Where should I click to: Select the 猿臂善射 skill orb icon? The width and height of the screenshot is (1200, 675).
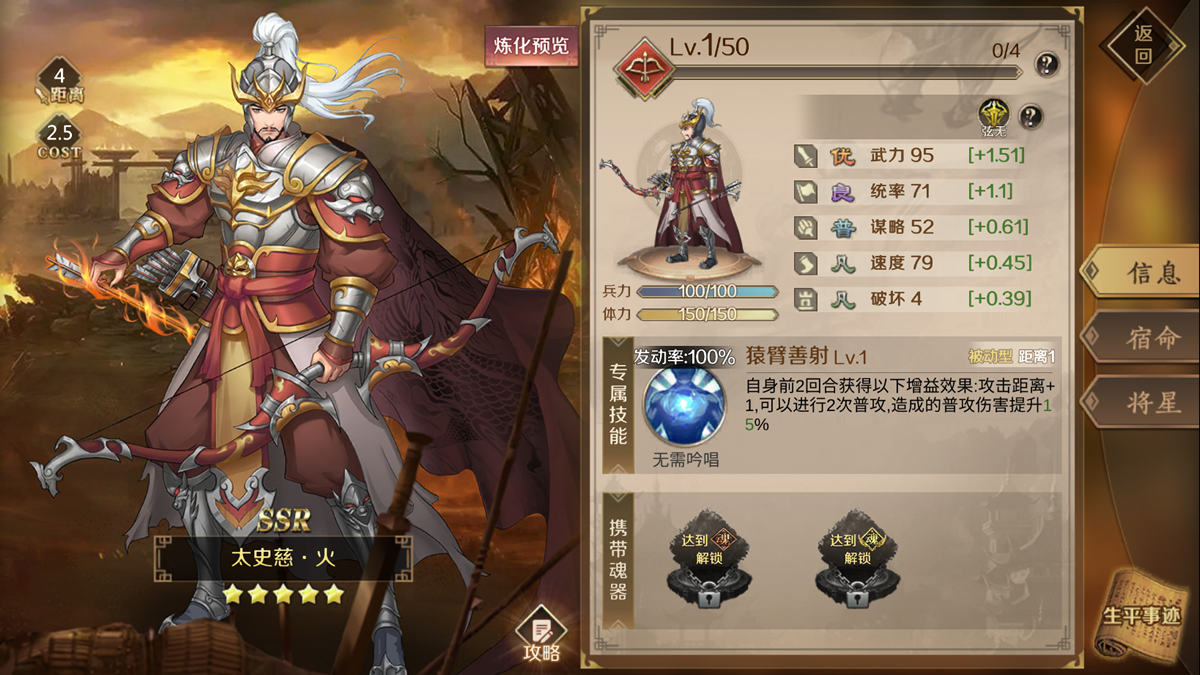point(684,406)
